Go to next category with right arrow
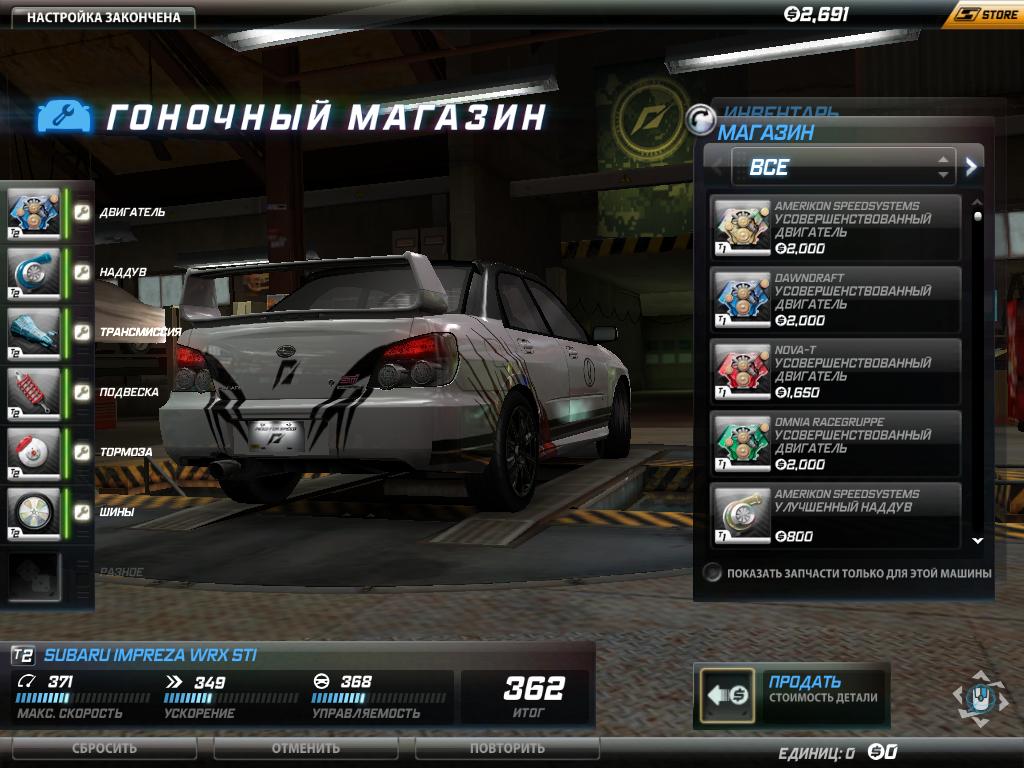Screen dimensions: 1024x768 (971, 167)
